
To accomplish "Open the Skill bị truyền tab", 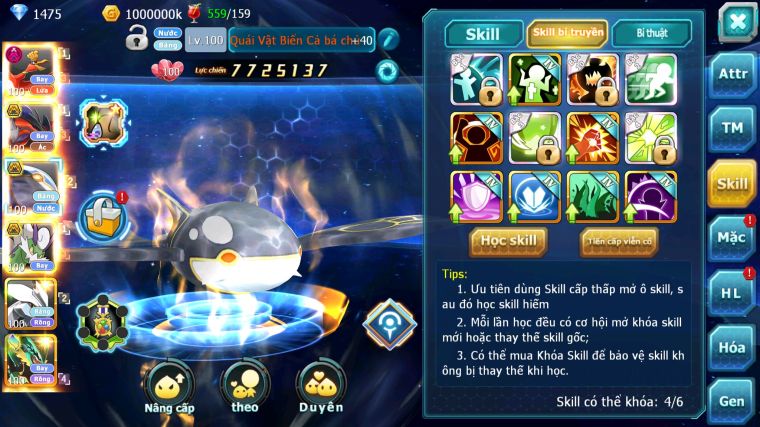I will (567, 34).
